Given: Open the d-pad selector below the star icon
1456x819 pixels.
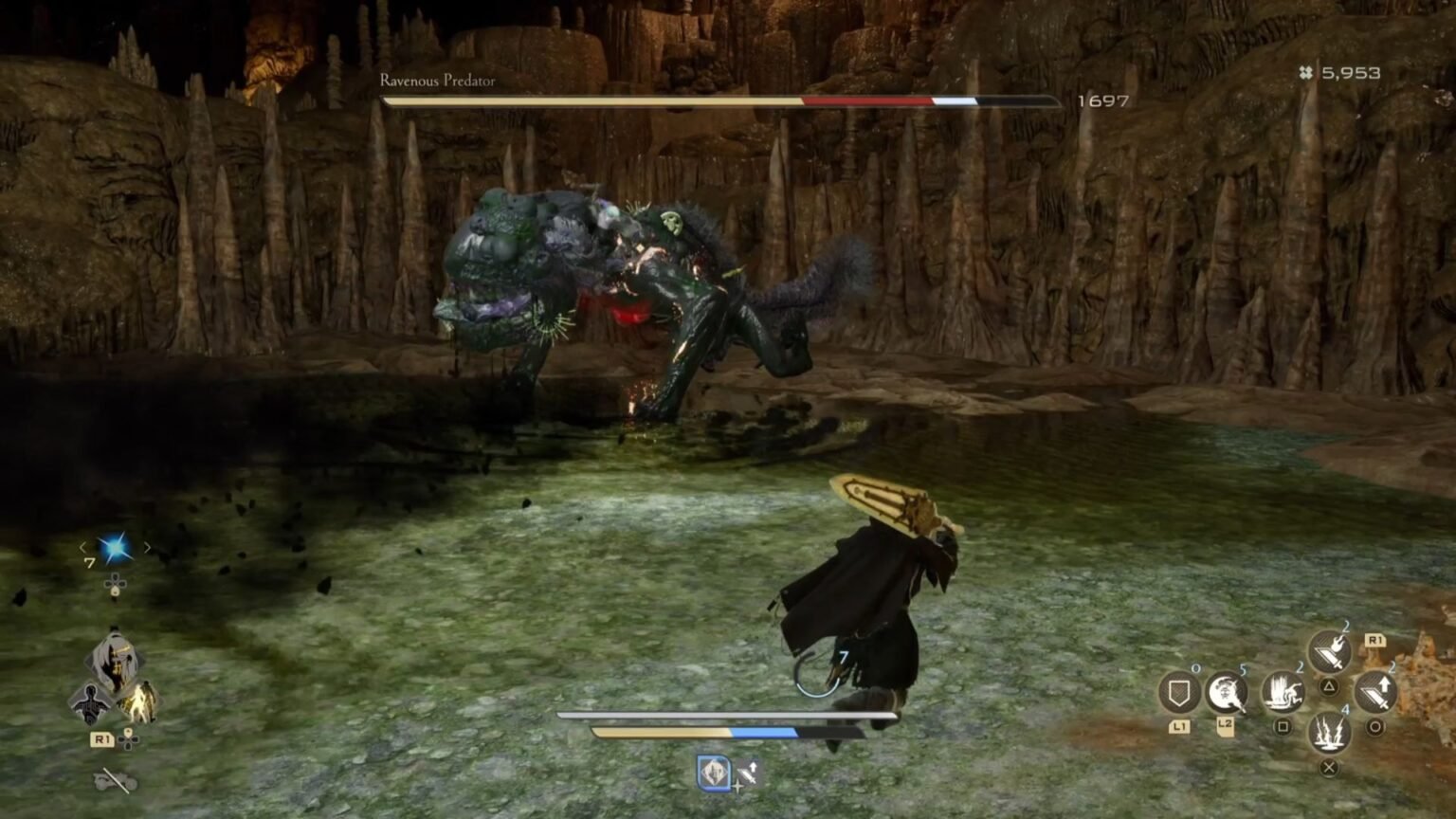Looking at the screenshot, I should coord(116,585).
